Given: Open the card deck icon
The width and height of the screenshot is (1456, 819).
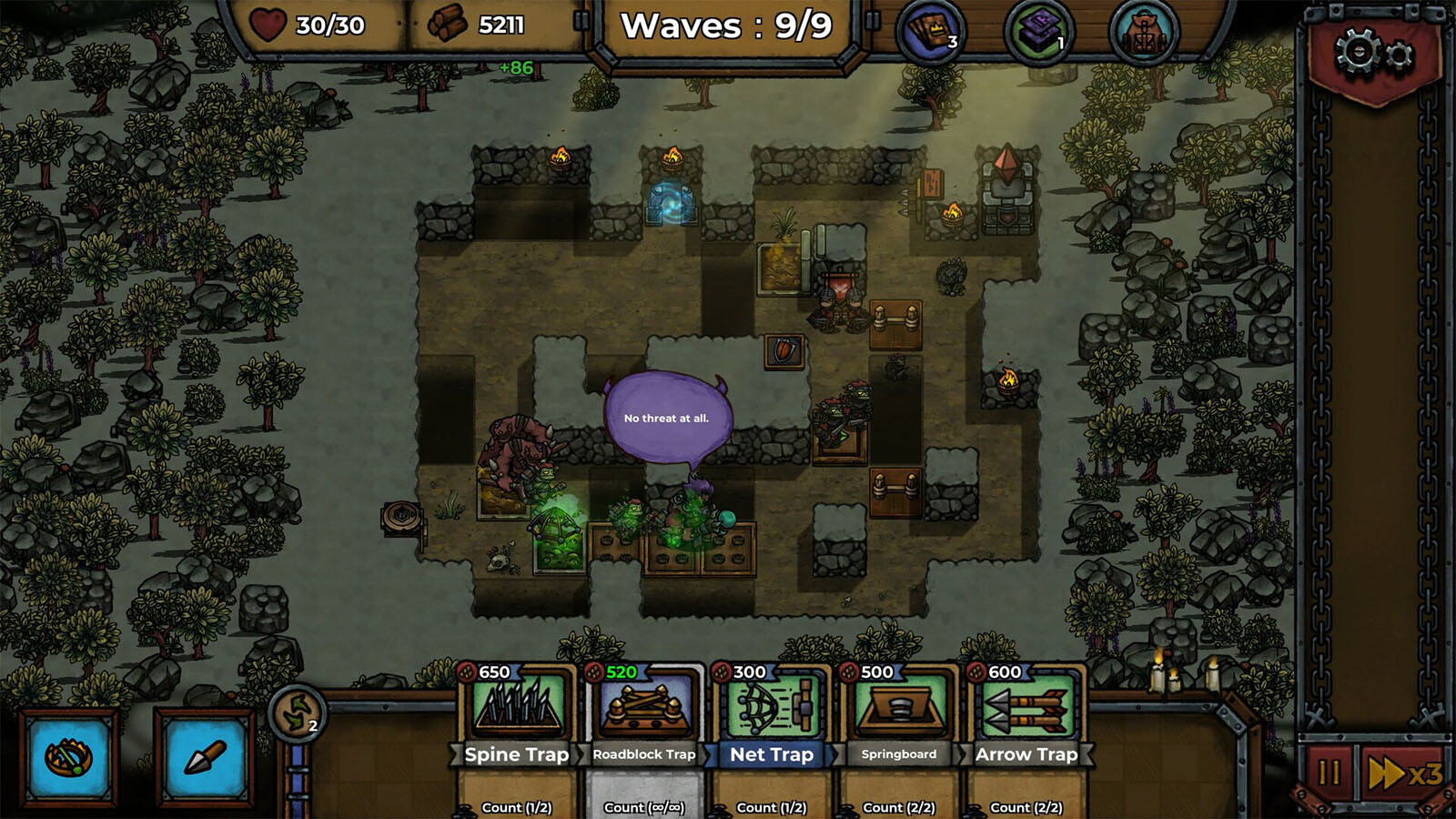Looking at the screenshot, I should click(929, 32).
